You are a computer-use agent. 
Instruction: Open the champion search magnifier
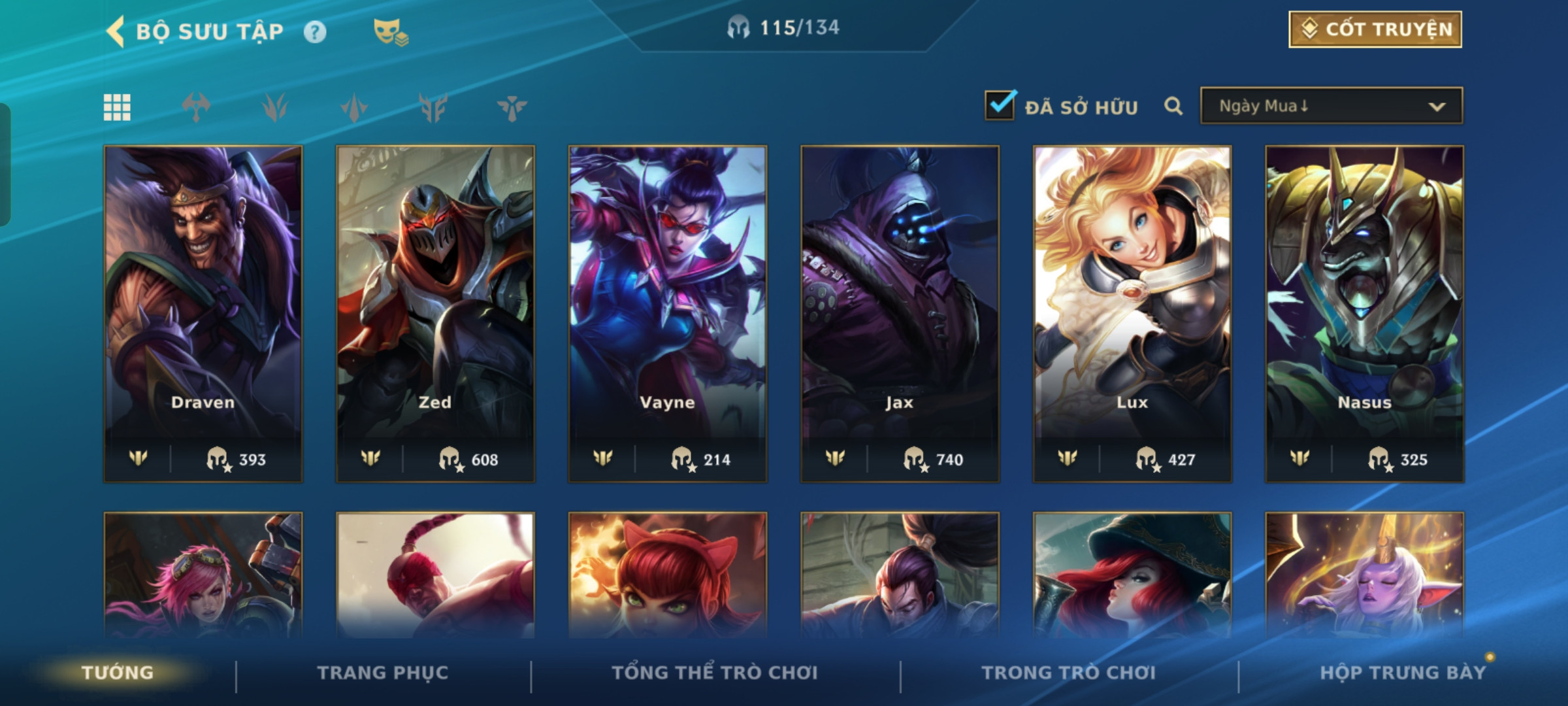click(1173, 106)
